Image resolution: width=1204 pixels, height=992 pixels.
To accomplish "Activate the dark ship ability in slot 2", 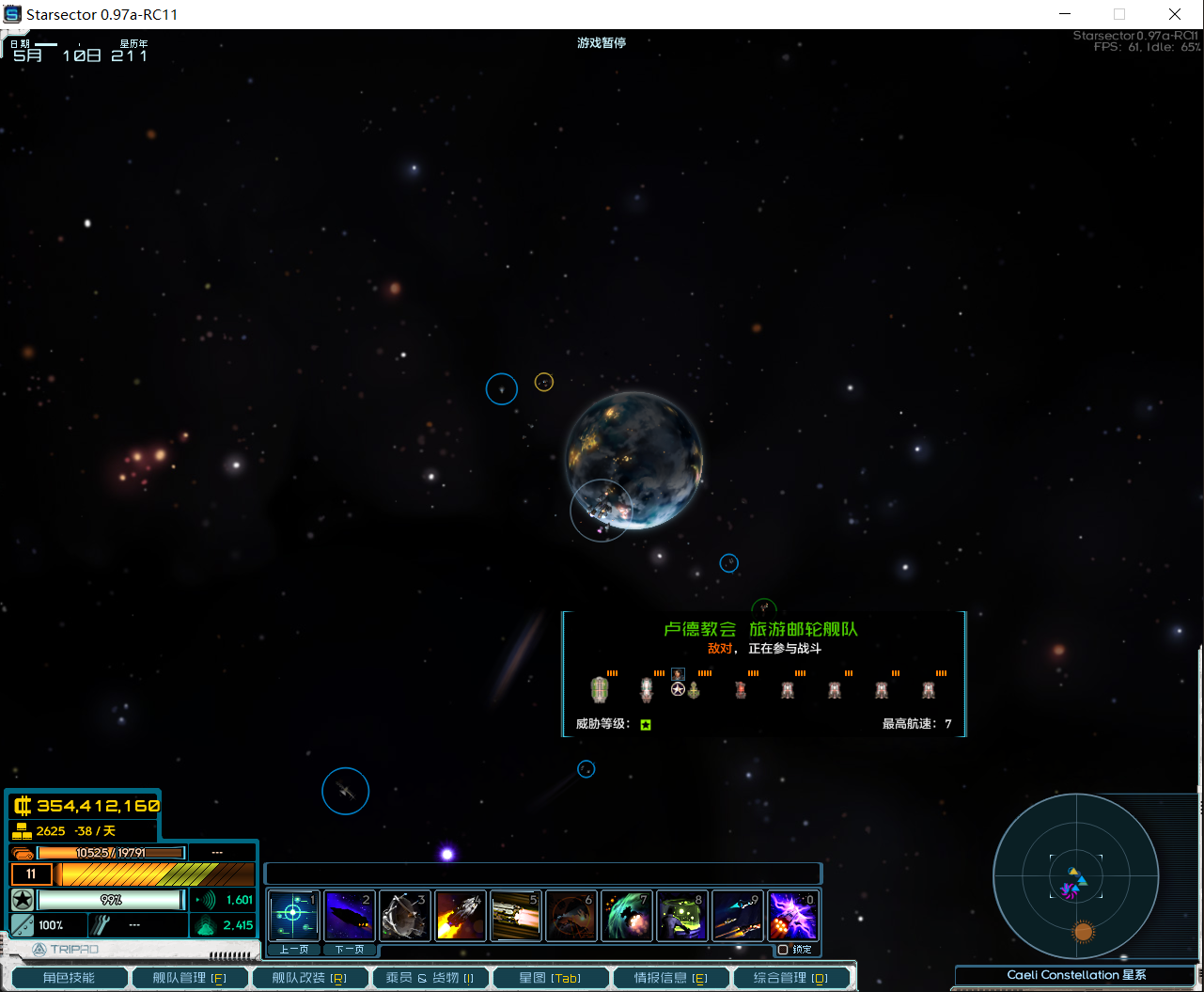I will [x=349, y=916].
